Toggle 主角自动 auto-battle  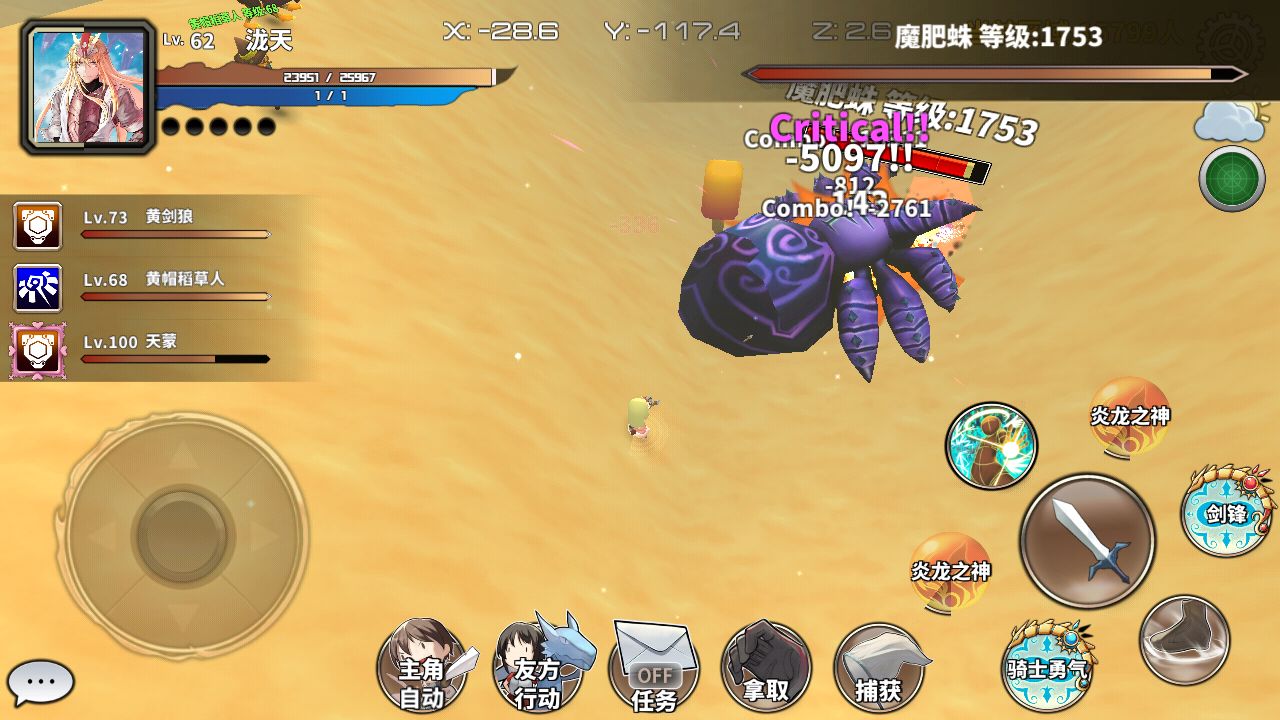(x=423, y=668)
